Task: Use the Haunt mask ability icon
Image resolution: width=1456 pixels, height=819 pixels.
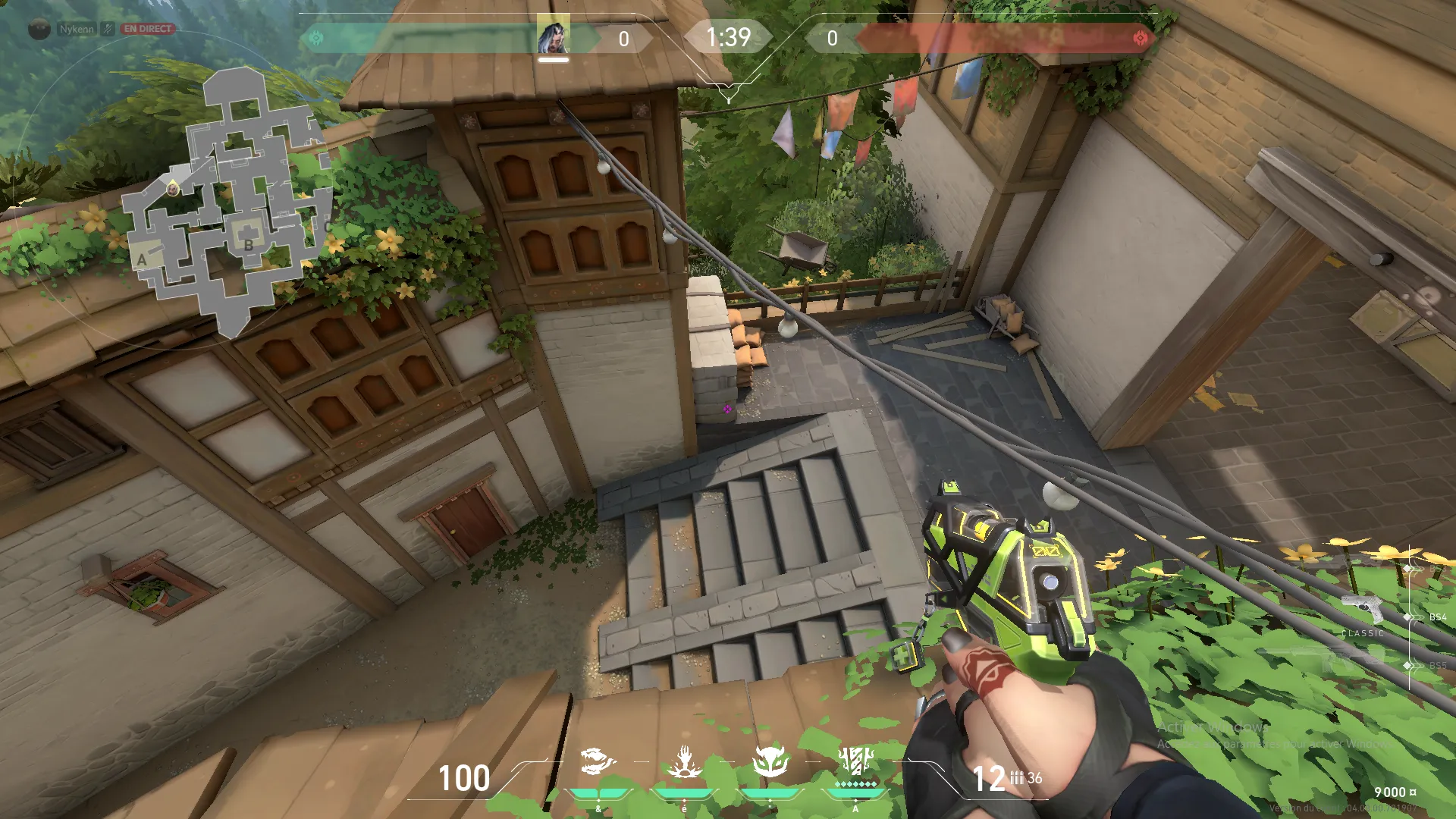Action: (x=770, y=761)
